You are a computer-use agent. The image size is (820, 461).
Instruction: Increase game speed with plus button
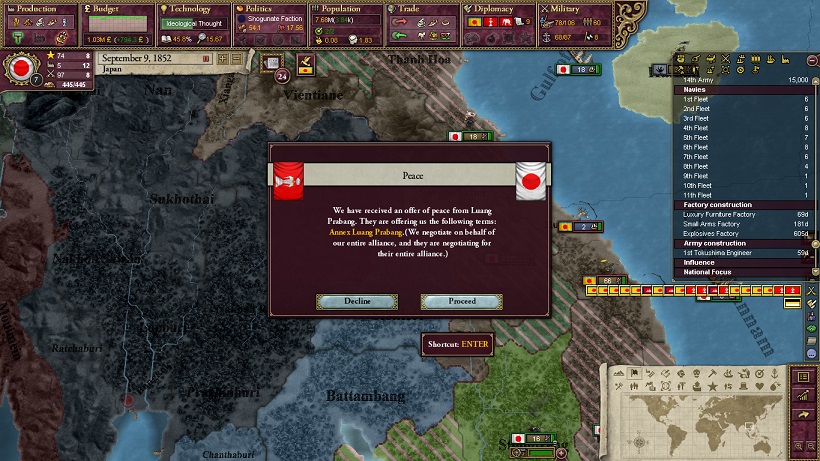coord(223,59)
